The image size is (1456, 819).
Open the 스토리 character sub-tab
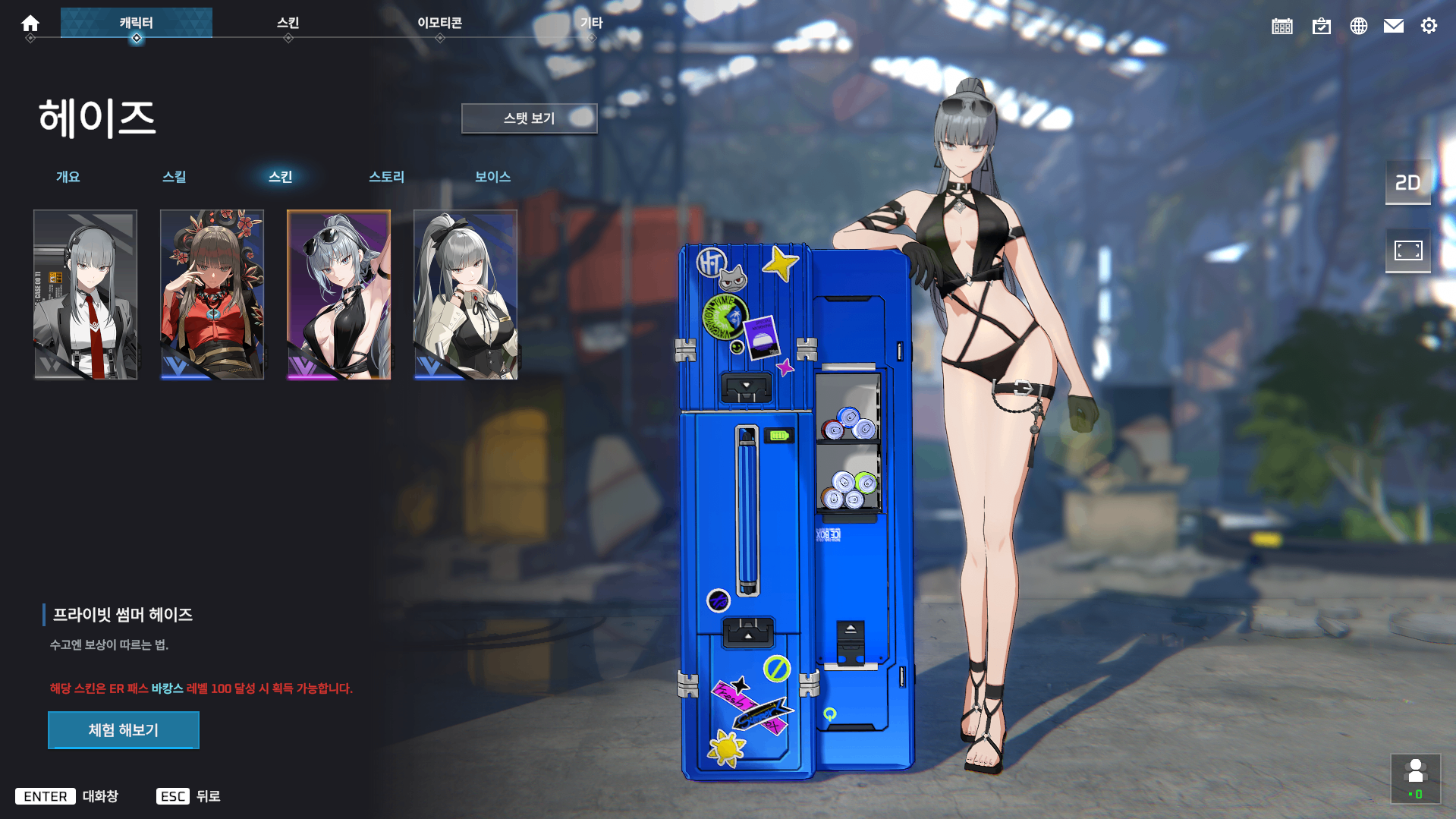pyautogui.click(x=387, y=177)
